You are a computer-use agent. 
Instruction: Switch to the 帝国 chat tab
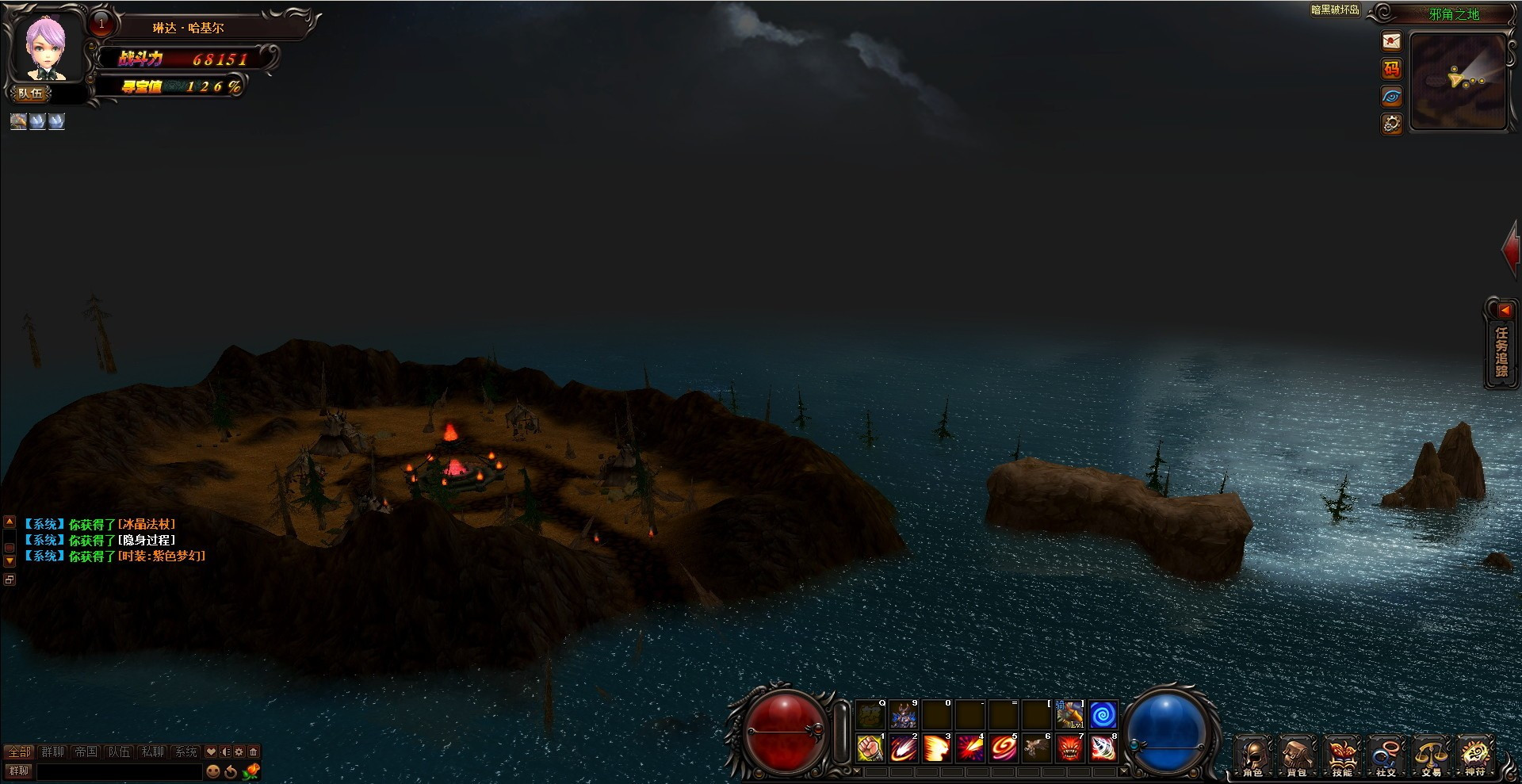pyautogui.click(x=86, y=751)
